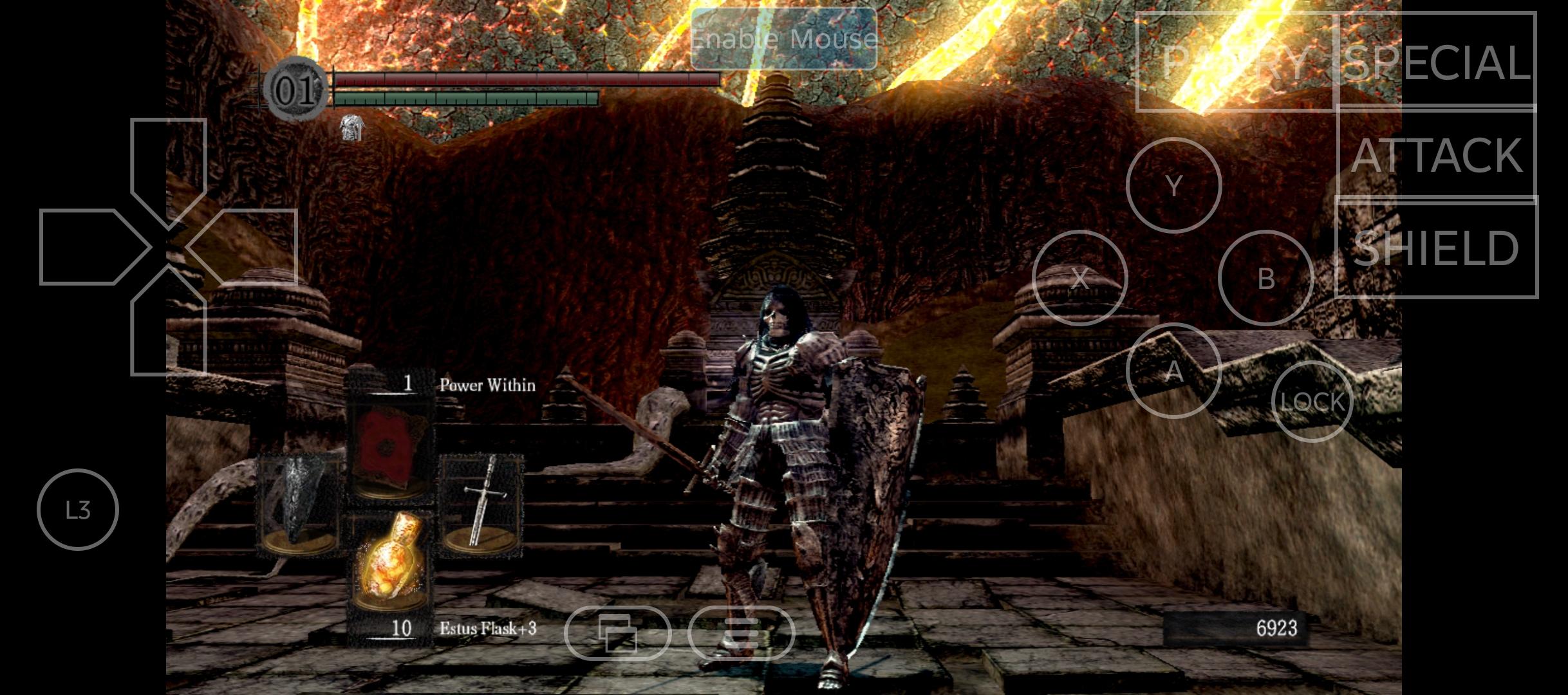Image resolution: width=1568 pixels, height=695 pixels.
Task: Select the Power Within spell slot
Action: [x=390, y=450]
